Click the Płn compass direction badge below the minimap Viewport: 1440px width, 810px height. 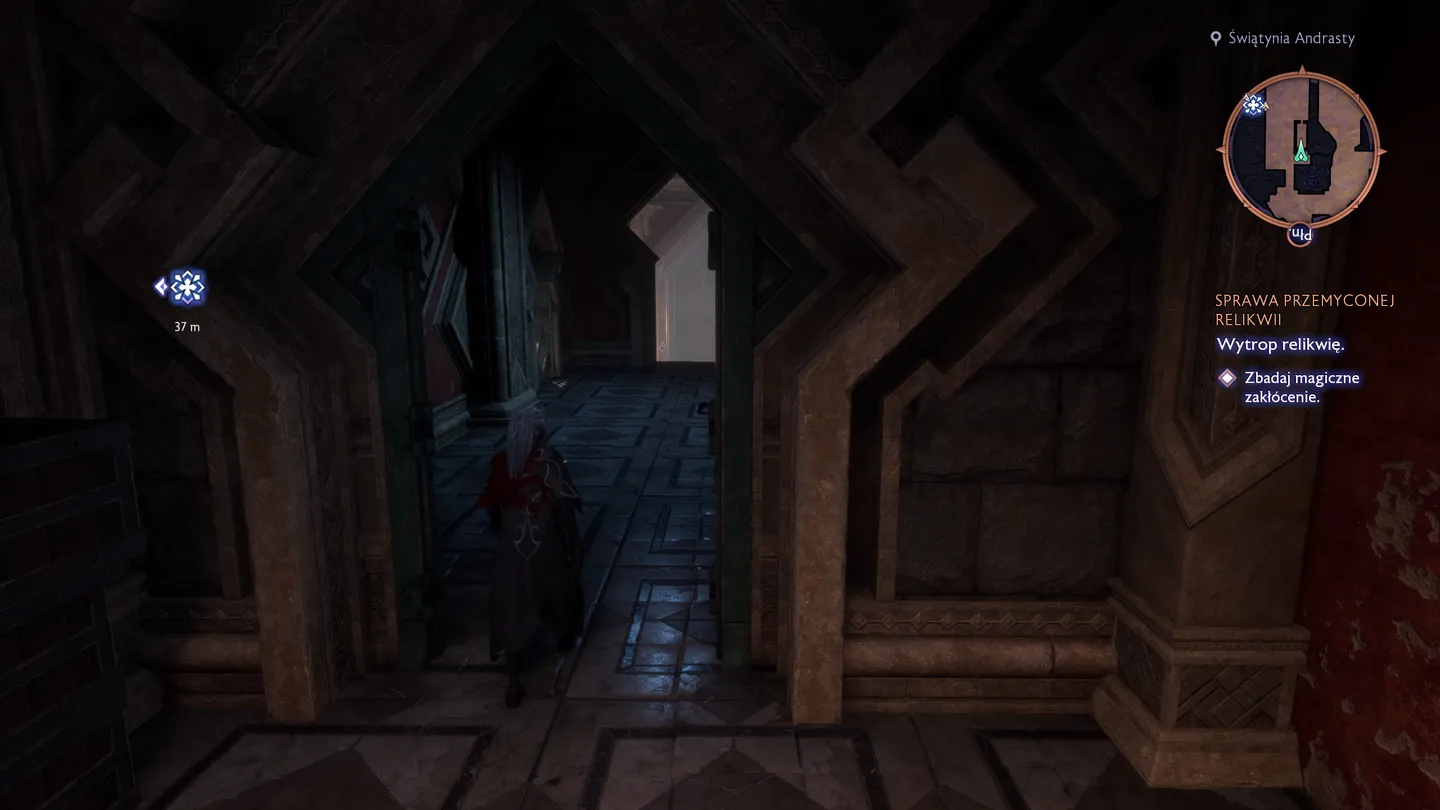click(x=1301, y=234)
